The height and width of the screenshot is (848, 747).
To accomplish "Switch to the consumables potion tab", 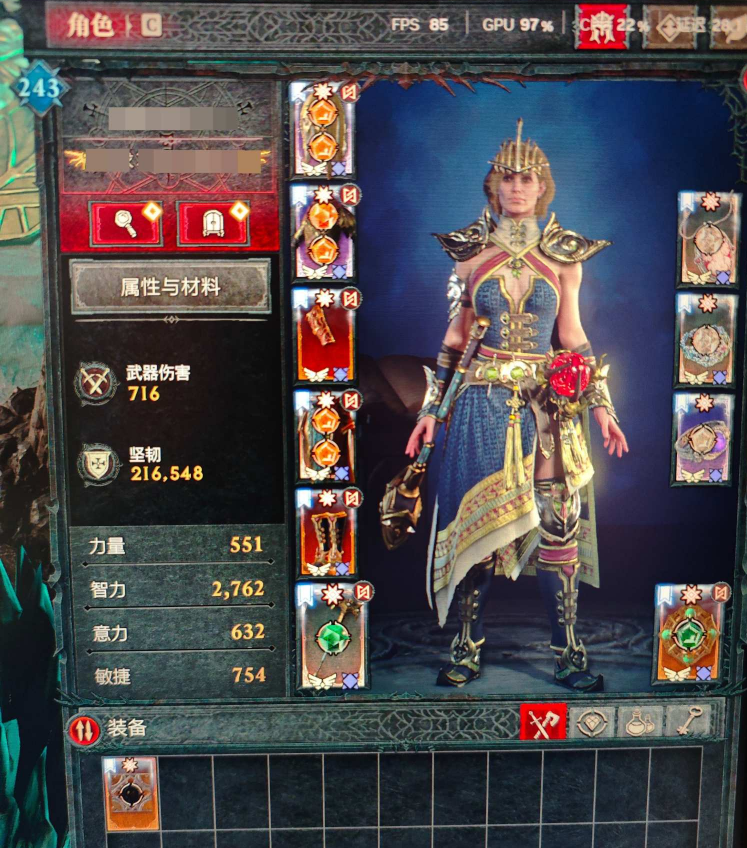I will tap(640, 722).
